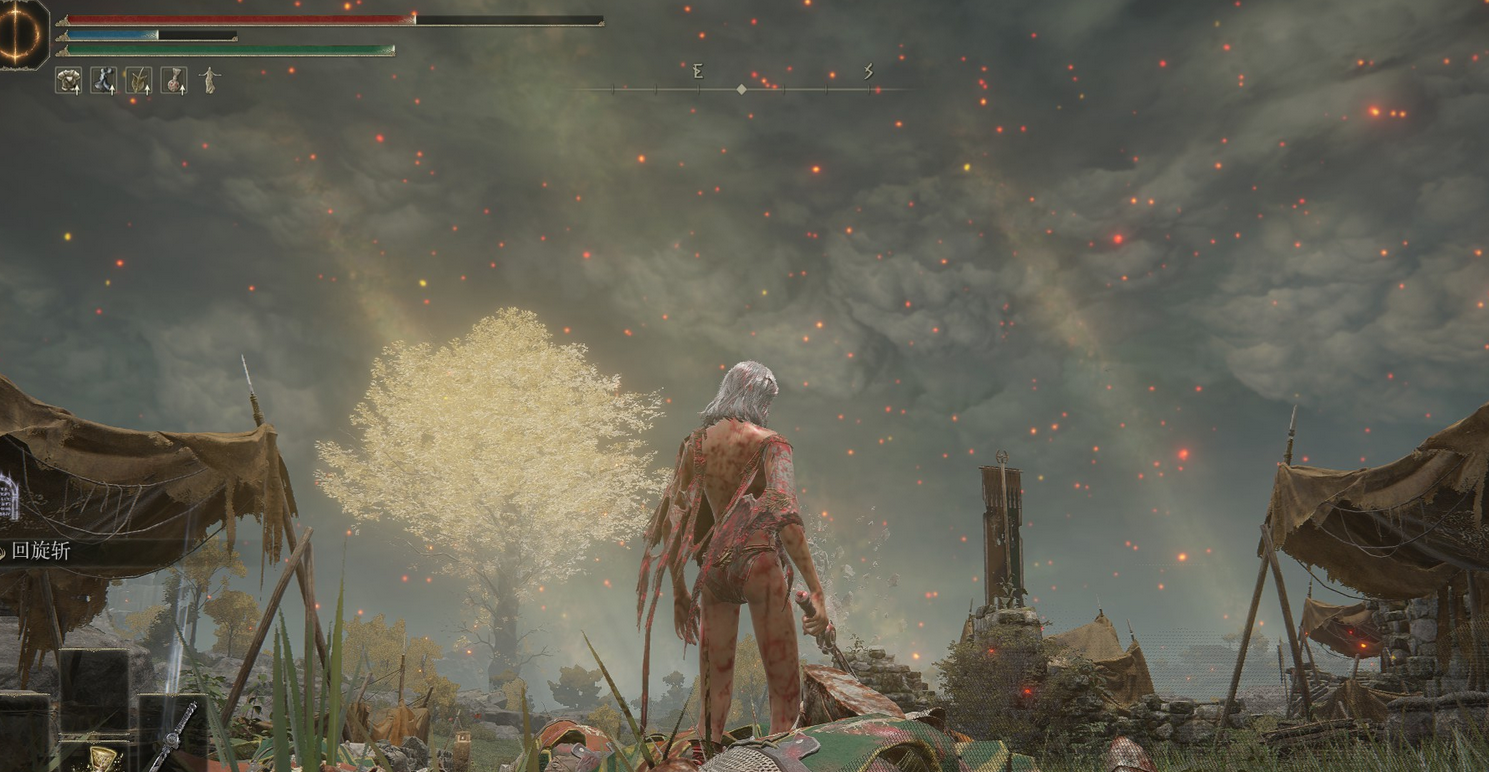The width and height of the screenshot is (1489, 772).
Task: Click the 回旋斩 skill emblem icon
Action: tap(4, 551)
